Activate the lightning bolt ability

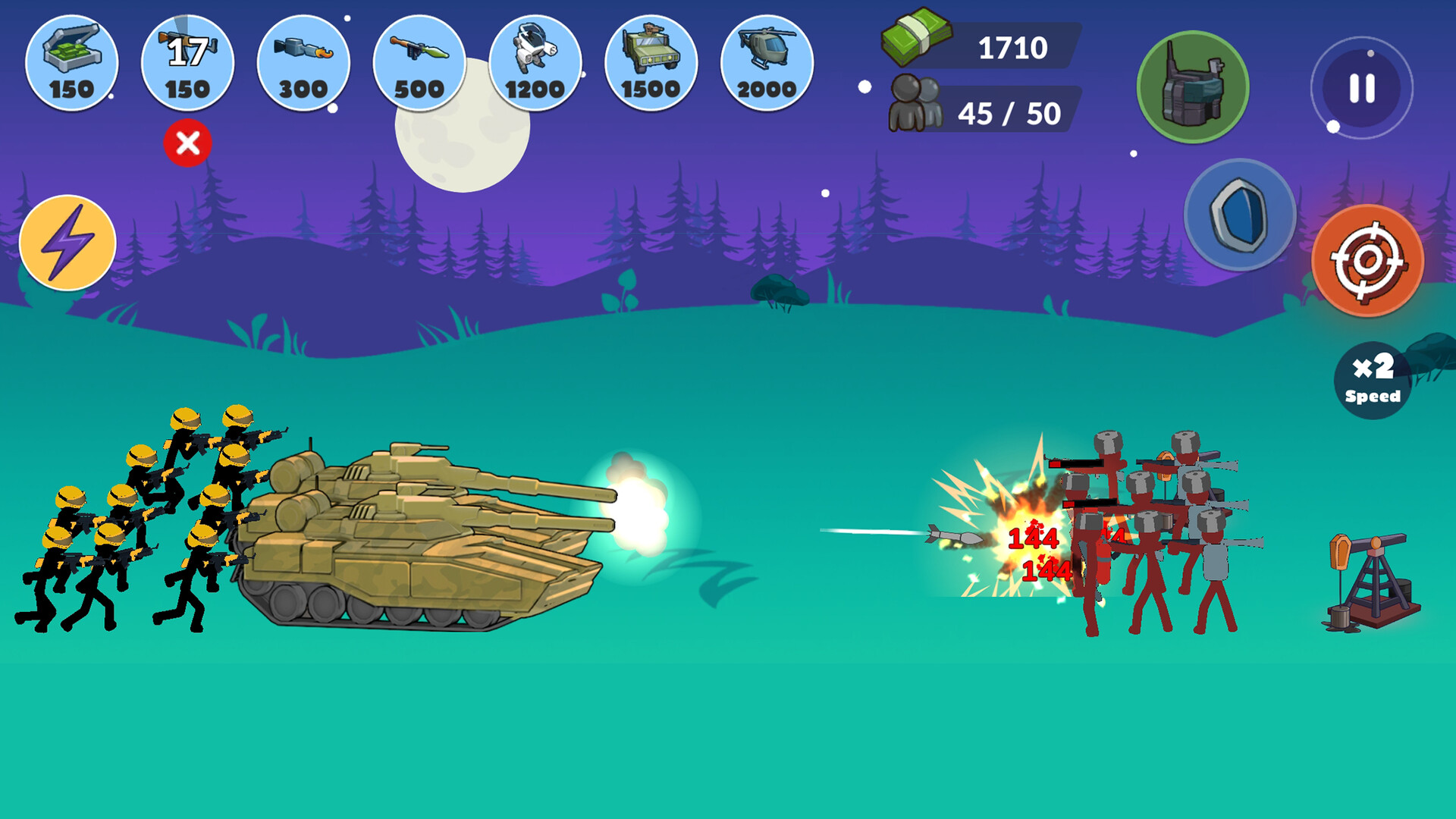[x=67, y=244]
